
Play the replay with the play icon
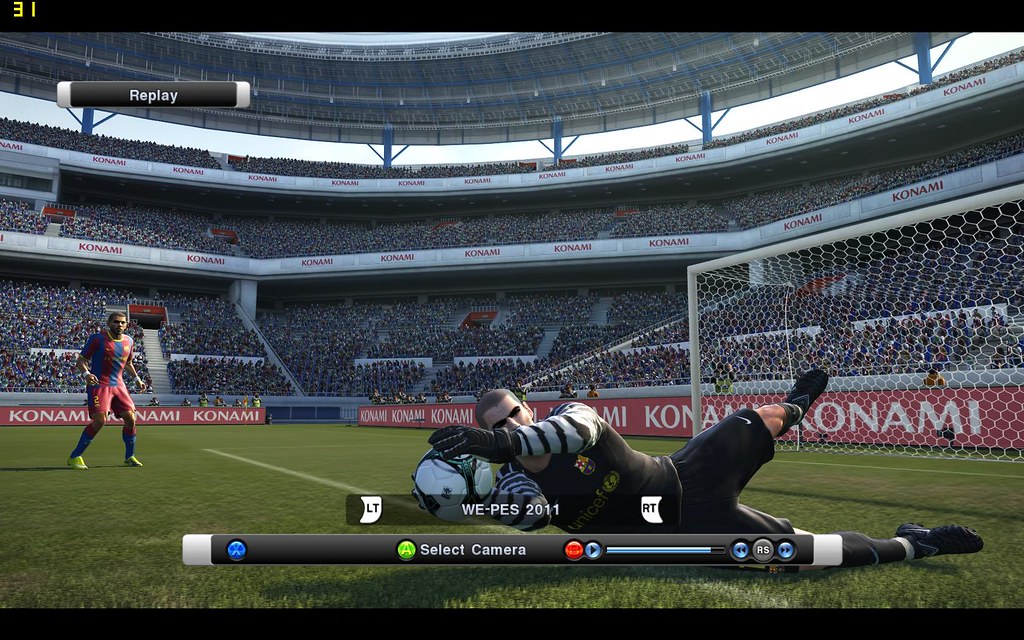coord(593,550)
